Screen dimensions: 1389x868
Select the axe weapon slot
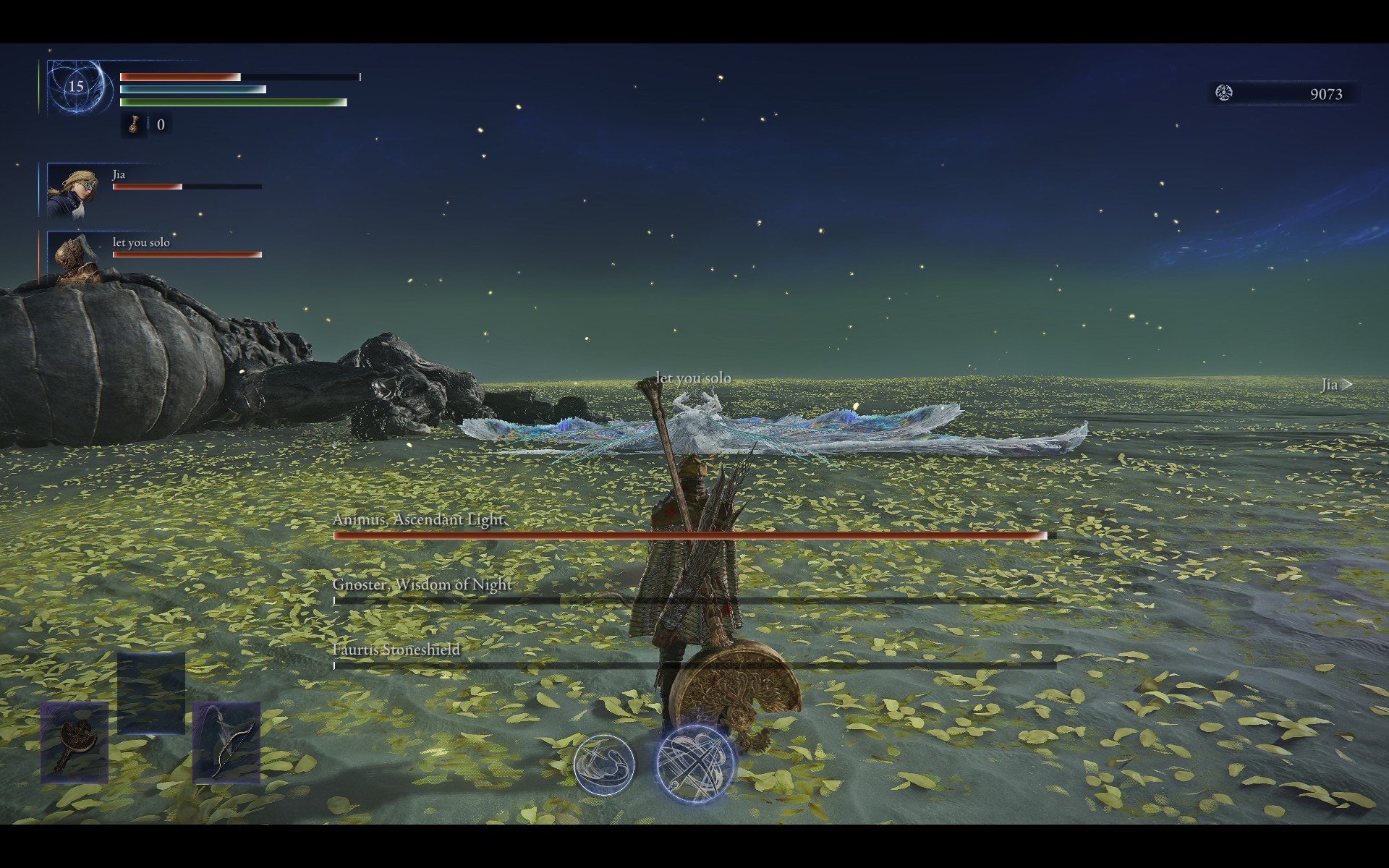(75, 742)
